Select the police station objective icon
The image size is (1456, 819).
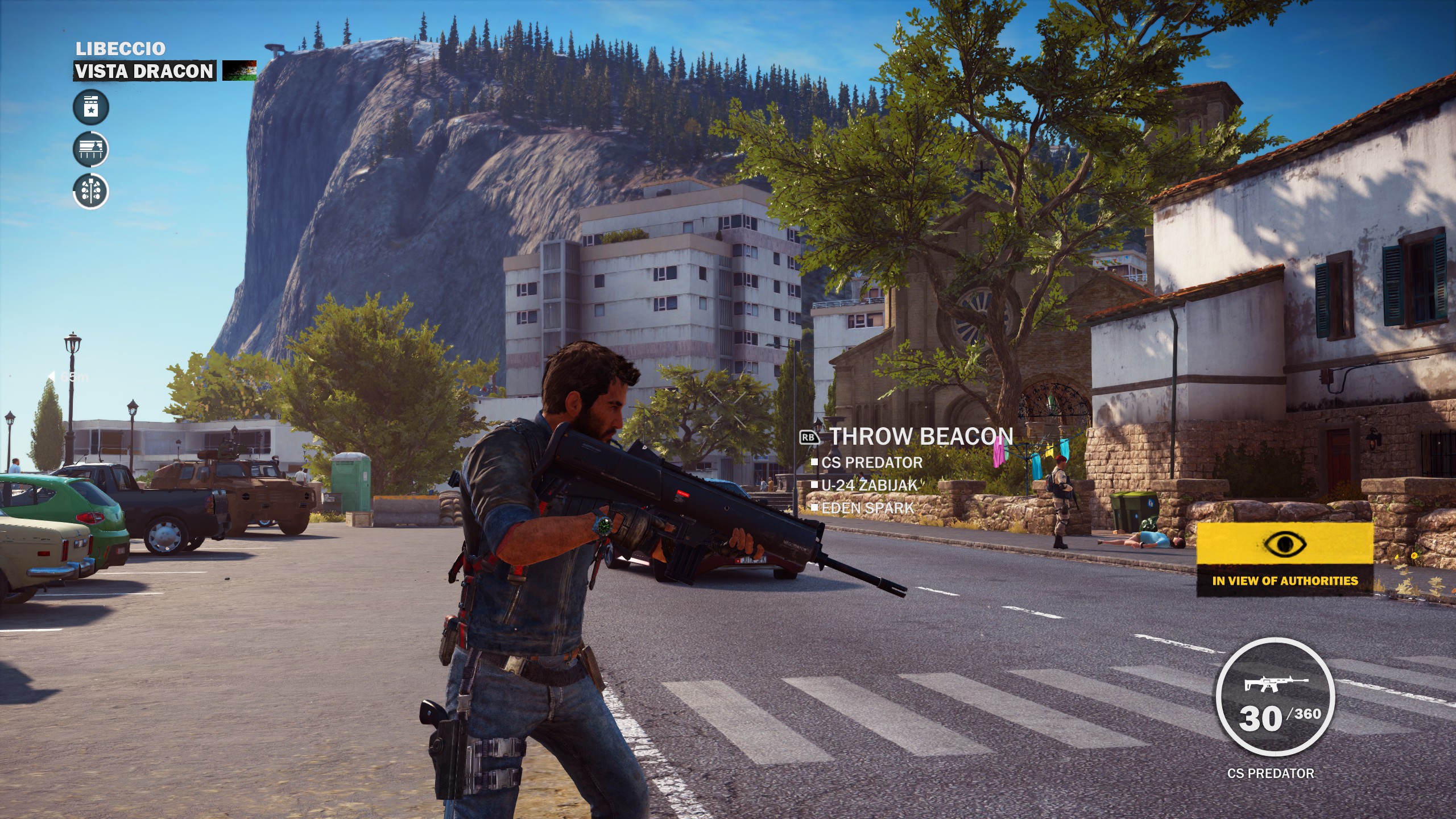(x=91, y=107)
